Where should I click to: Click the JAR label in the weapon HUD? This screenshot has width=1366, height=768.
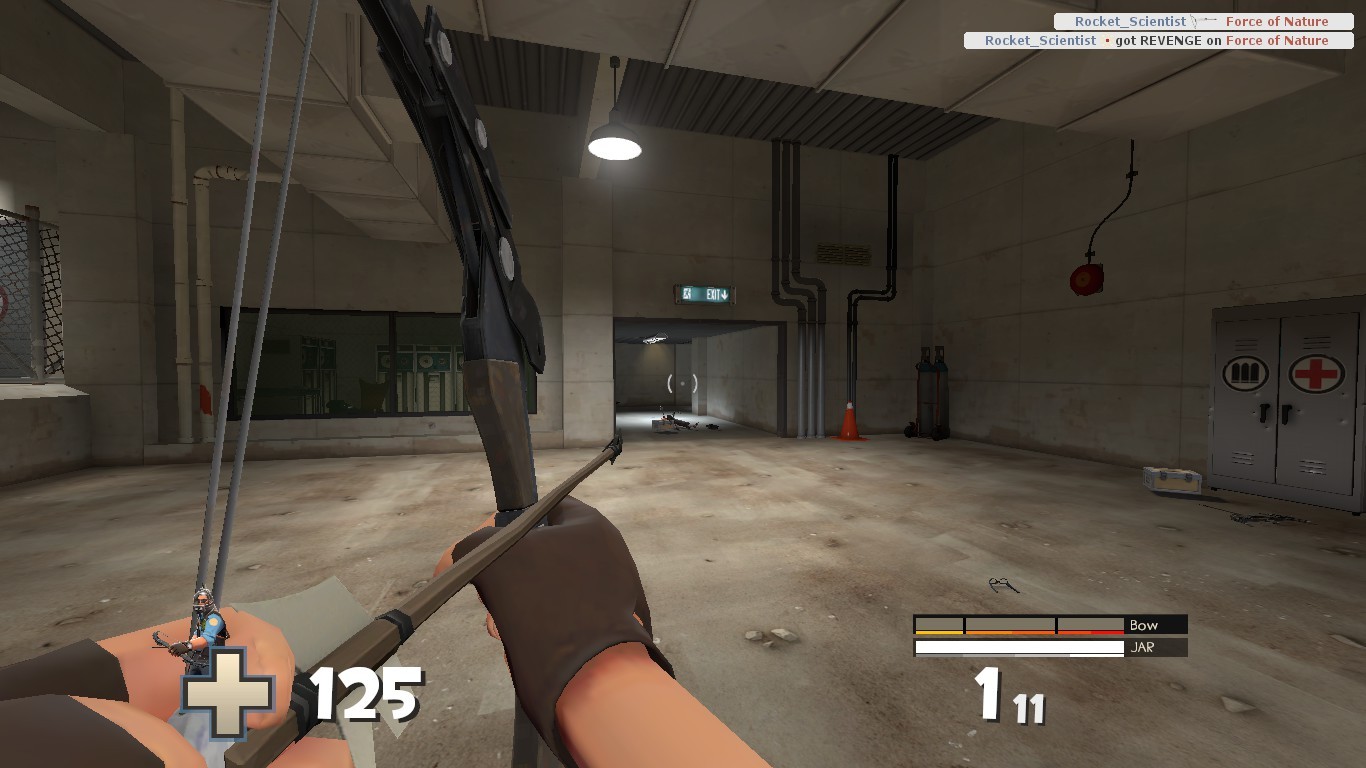click(1142, 648)
